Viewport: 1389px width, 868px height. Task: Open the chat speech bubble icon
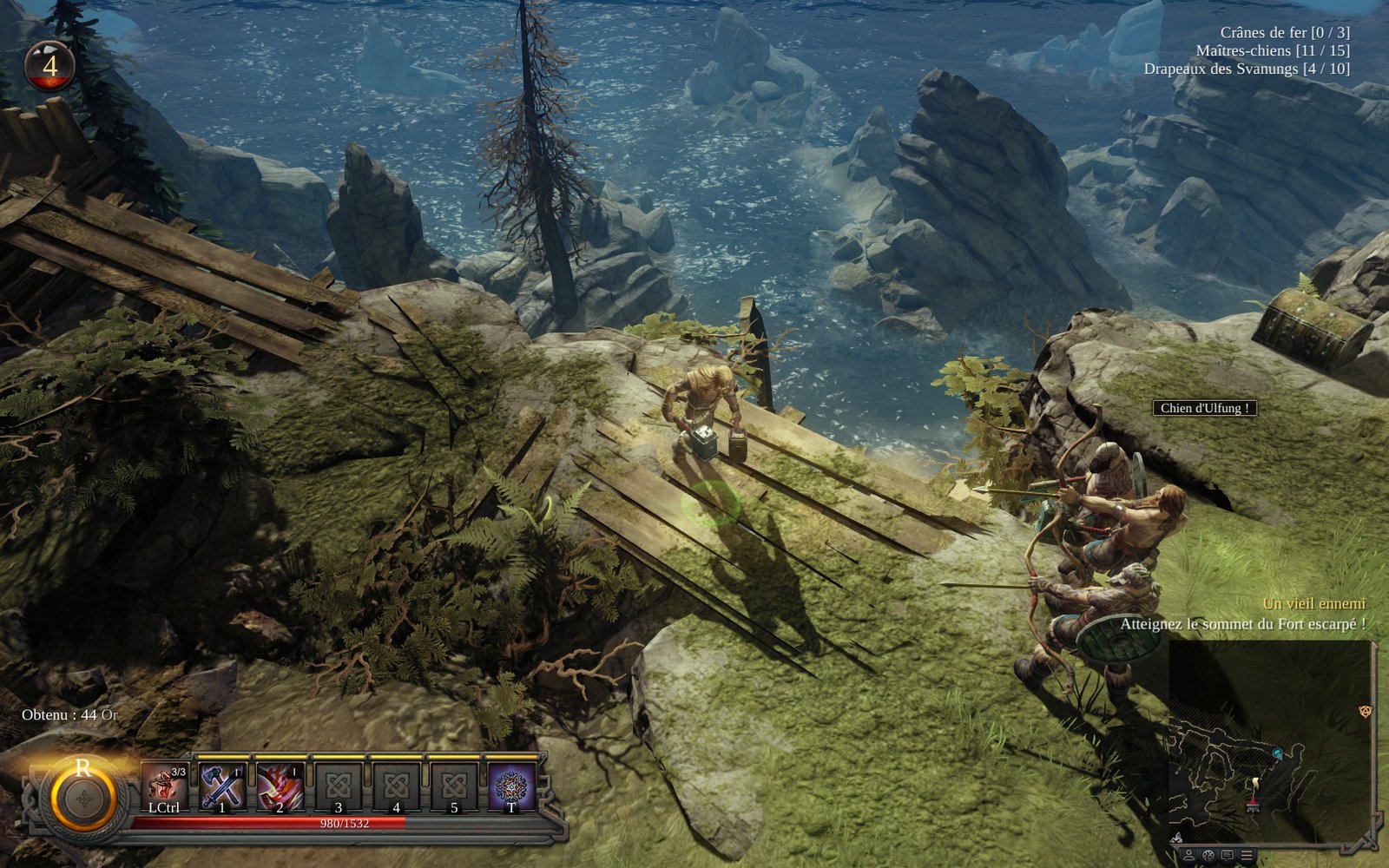coord(1227,856)
